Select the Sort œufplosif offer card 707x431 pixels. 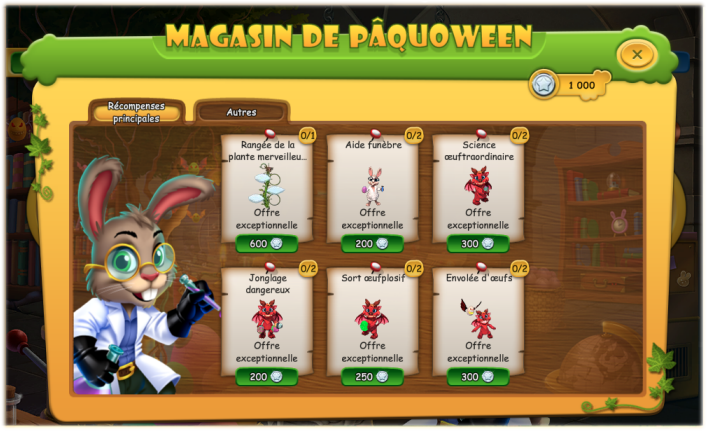372,320
